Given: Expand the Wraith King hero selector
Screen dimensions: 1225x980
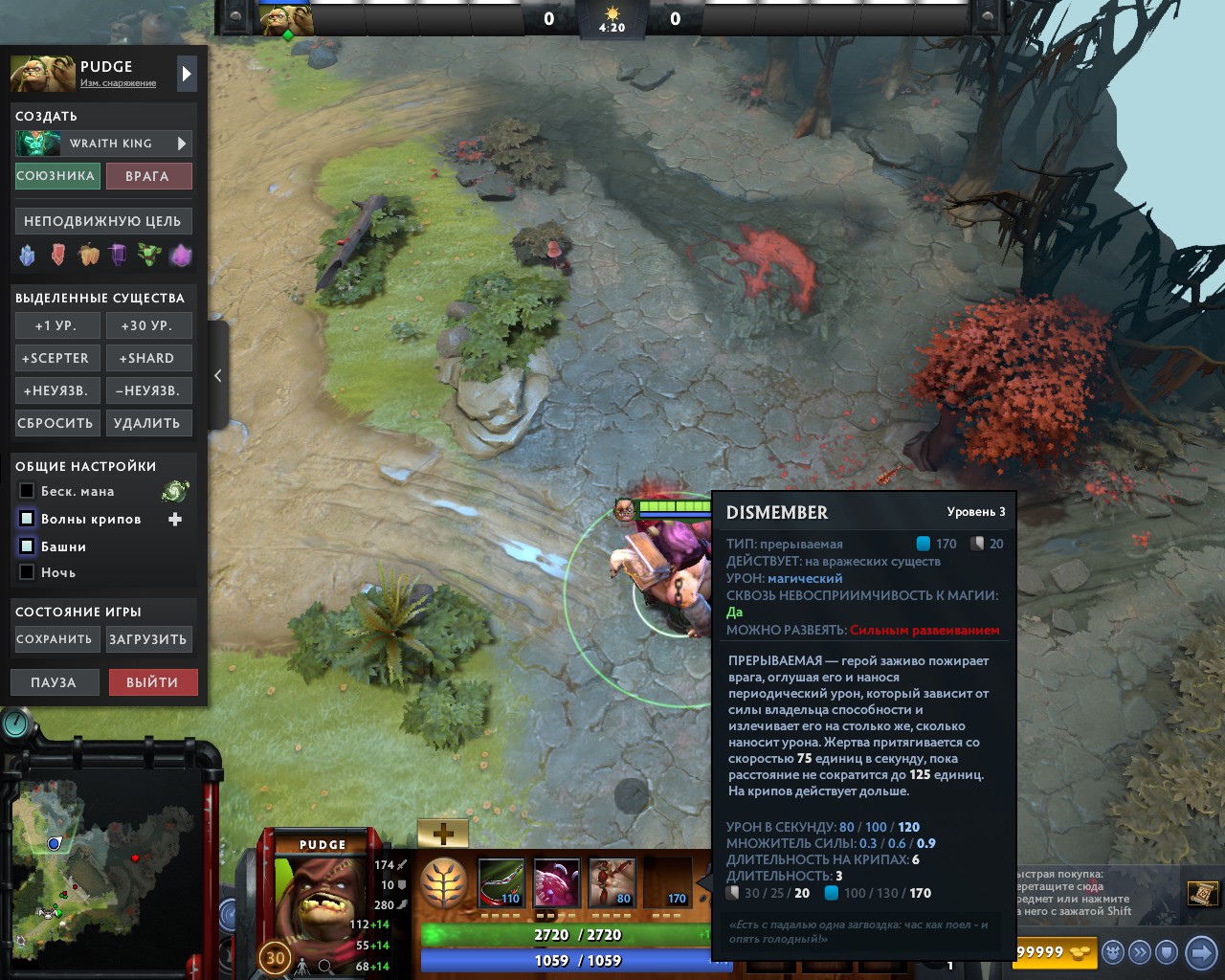Looking at the screenshot, I should pos(182,144).
